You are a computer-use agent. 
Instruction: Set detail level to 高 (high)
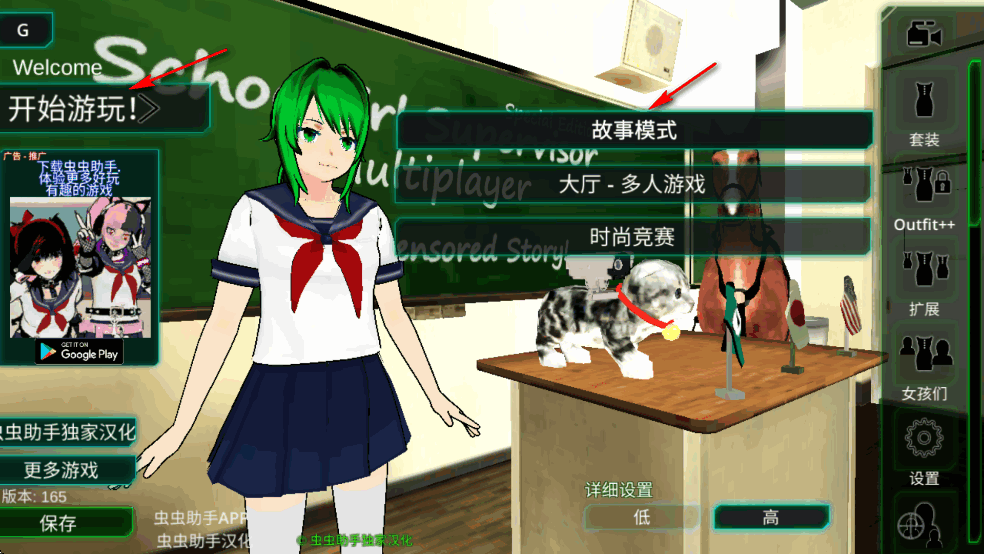pos(770,517)
